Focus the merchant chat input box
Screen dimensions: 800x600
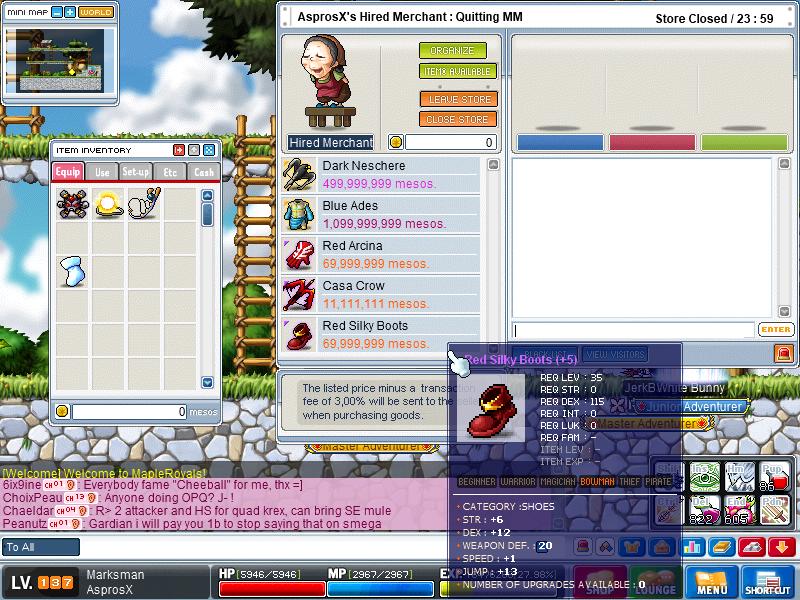coord(634,330)
